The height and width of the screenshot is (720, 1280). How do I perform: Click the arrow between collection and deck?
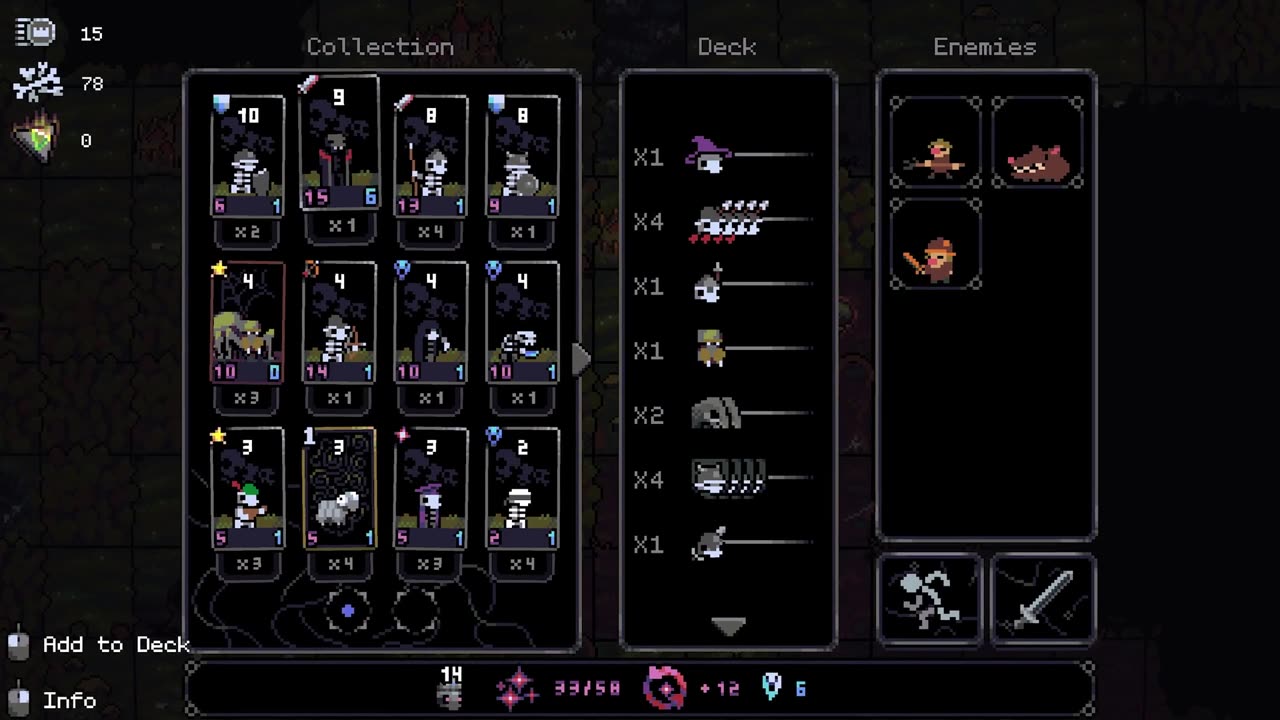581,358
